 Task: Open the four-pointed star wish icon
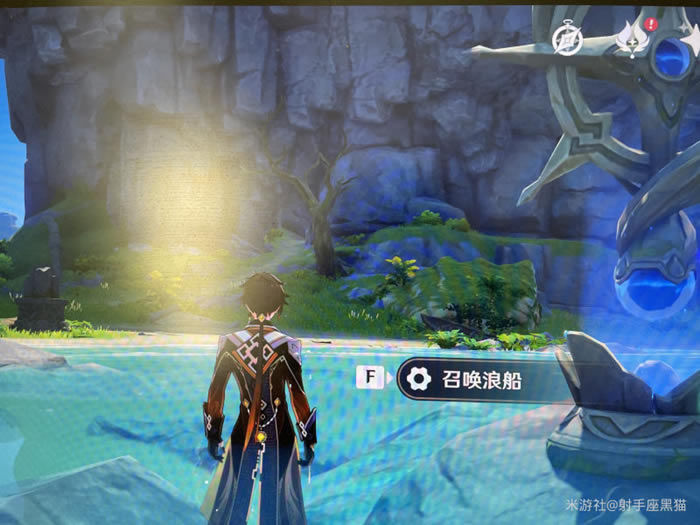[695, 40]
